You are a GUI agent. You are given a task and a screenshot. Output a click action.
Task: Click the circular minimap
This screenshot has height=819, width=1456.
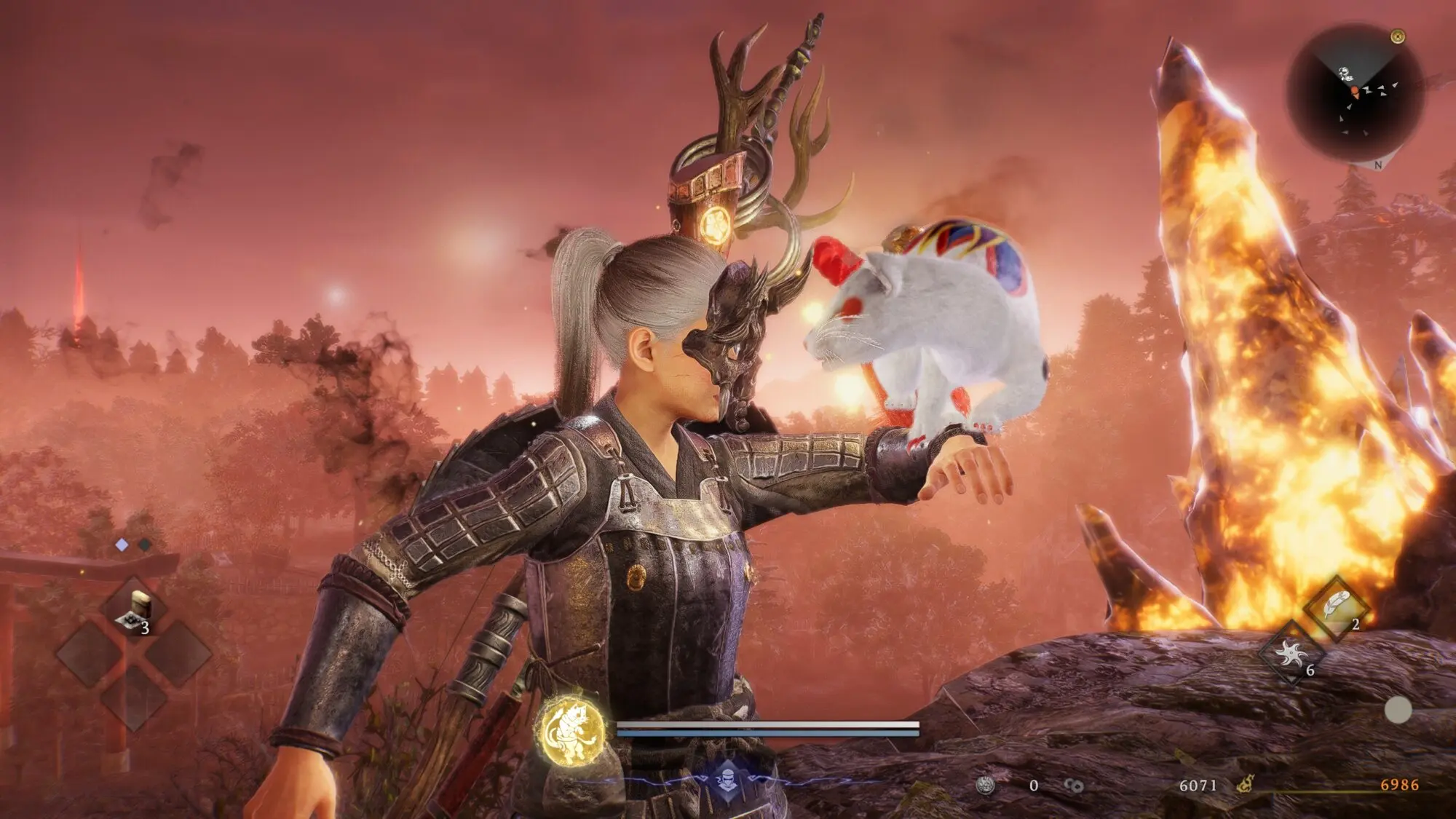(1354, 93)
